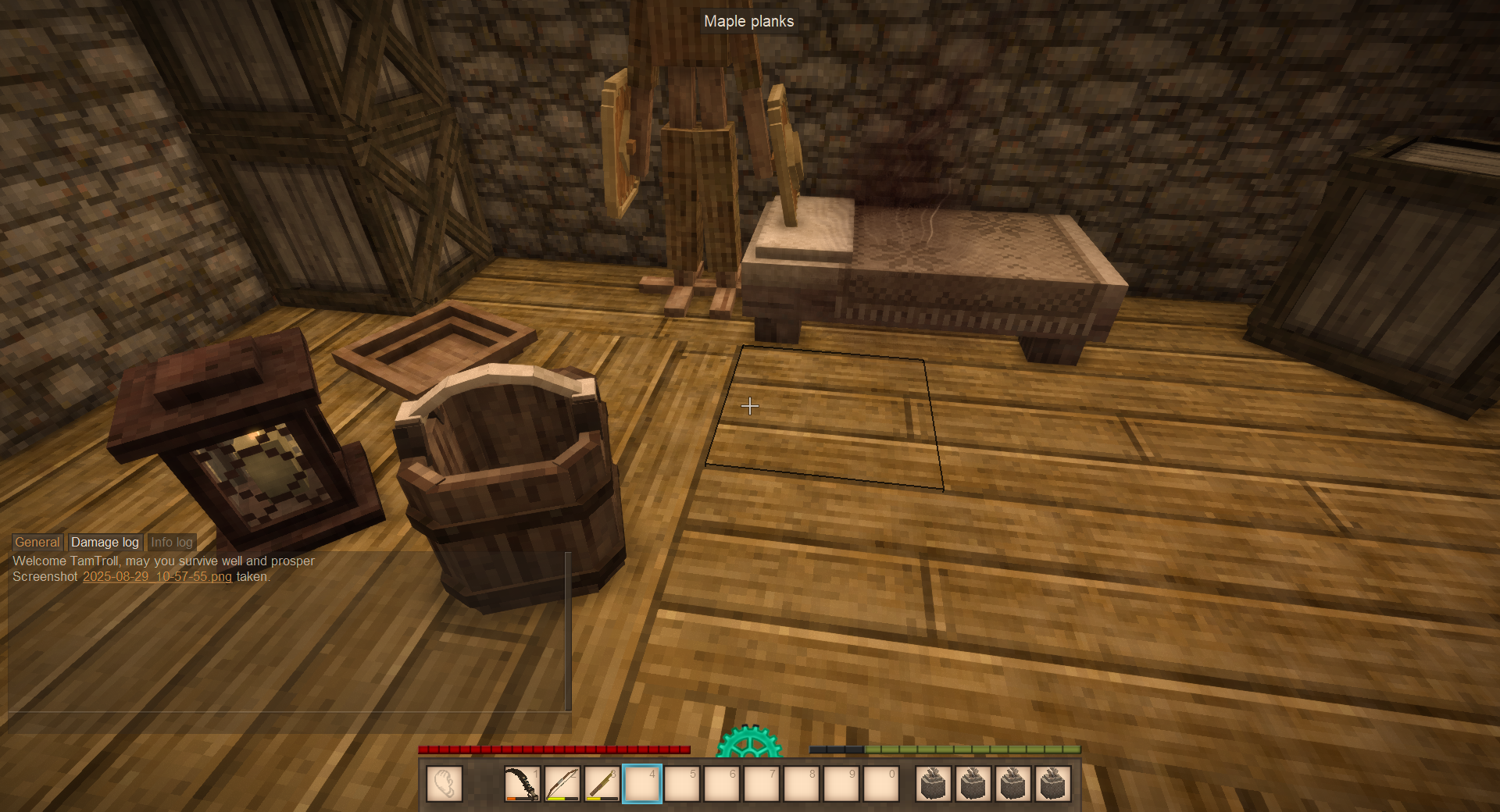This screenshot has width=1500, height=812.
Task: Select the curved blade in hotbar slot 1
Action: tap(522, 784)
